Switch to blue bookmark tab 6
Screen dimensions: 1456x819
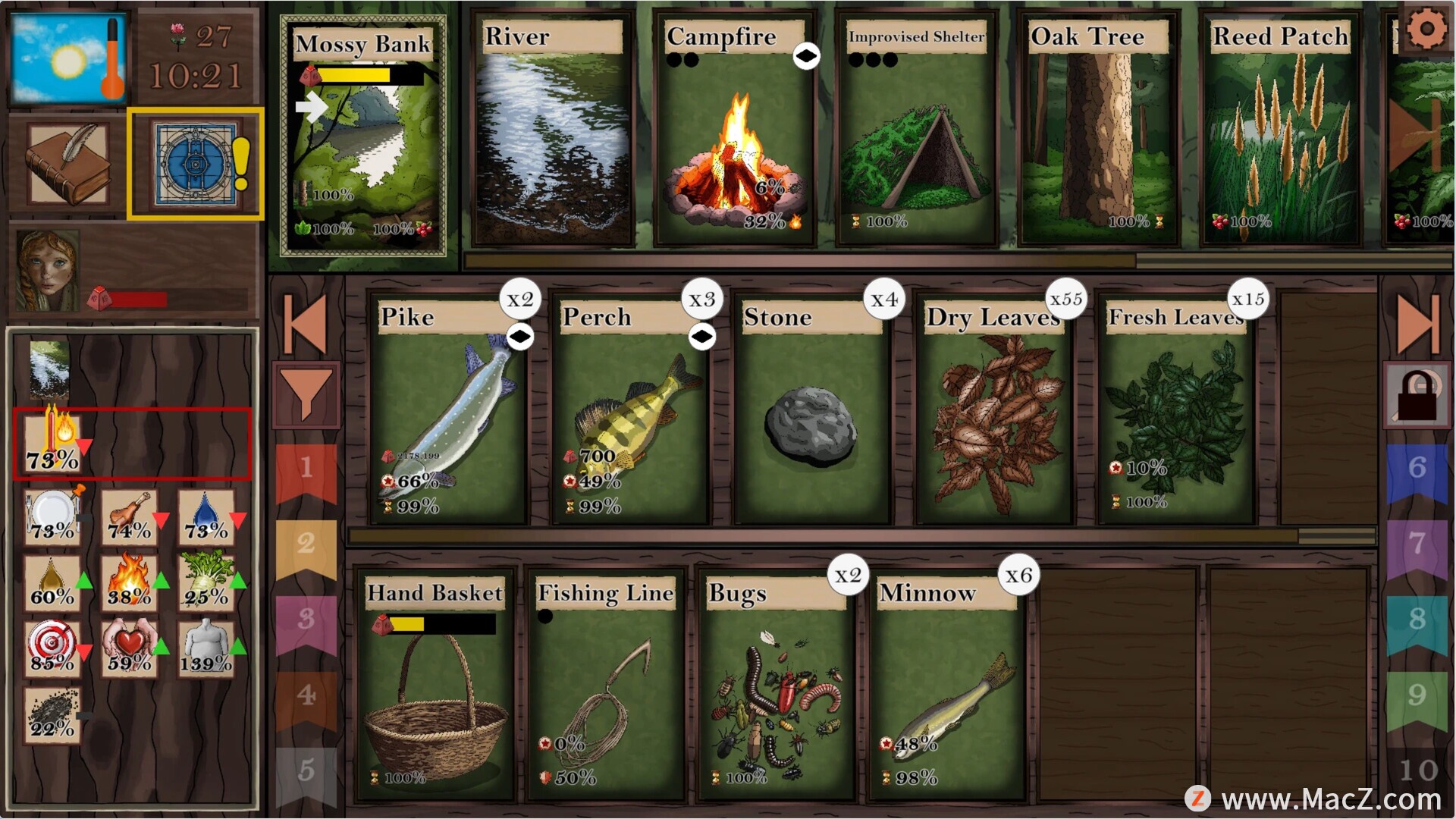[x=1417, y=470]
